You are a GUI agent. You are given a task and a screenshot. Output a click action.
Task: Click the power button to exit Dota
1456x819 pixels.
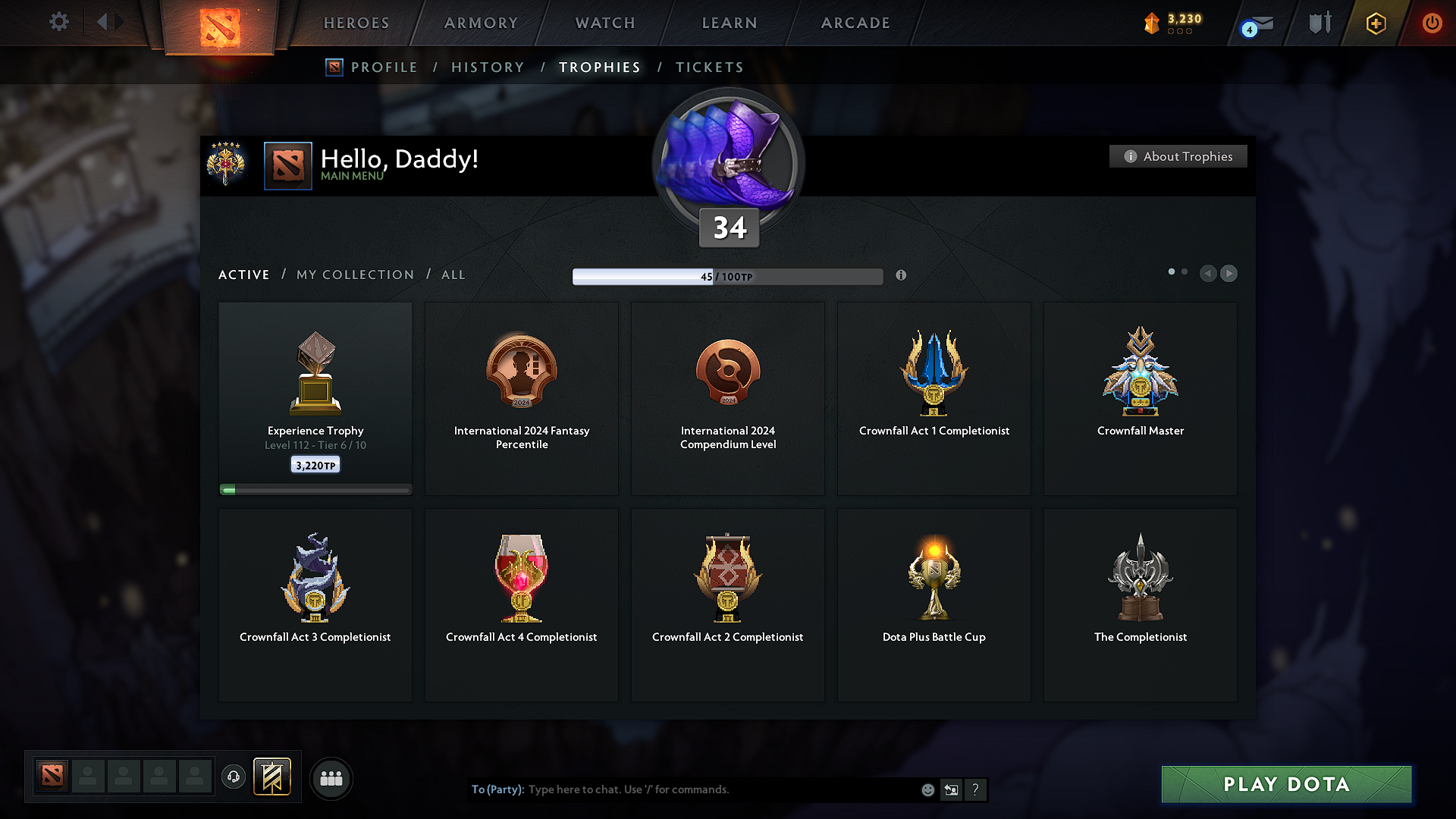(1432, 23)
